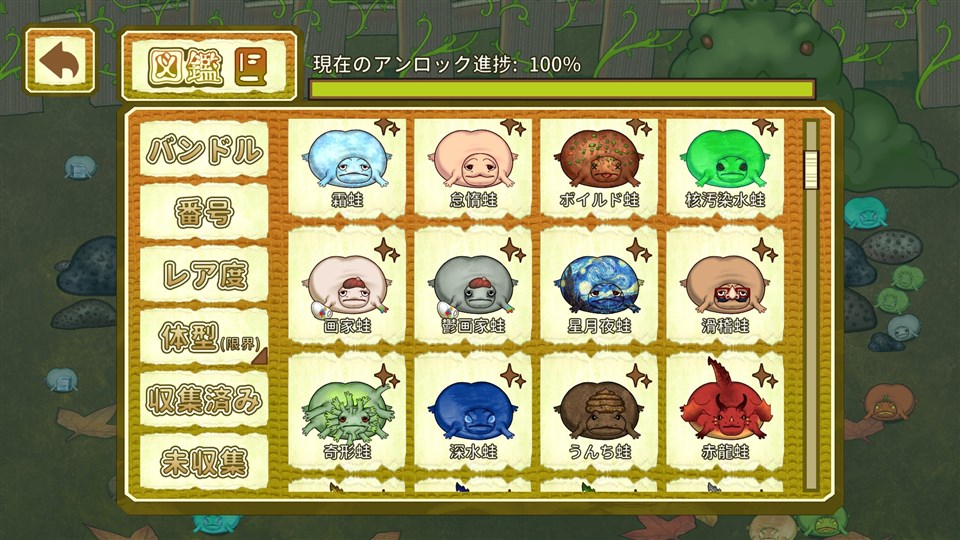The width and height of the screenshot is (960, 540).
Task: Open the 赤龍蛙 card
Action: click(x=725, y=417)
